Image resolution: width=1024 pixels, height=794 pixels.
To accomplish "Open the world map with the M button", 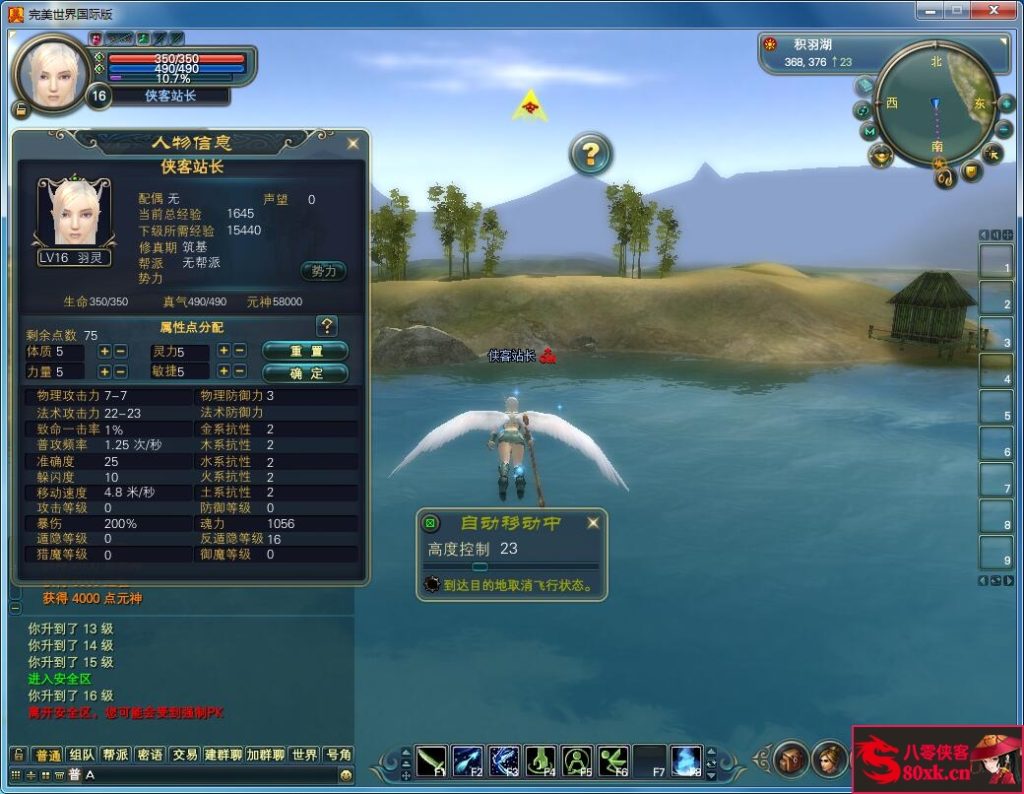I will click(869, 131).
